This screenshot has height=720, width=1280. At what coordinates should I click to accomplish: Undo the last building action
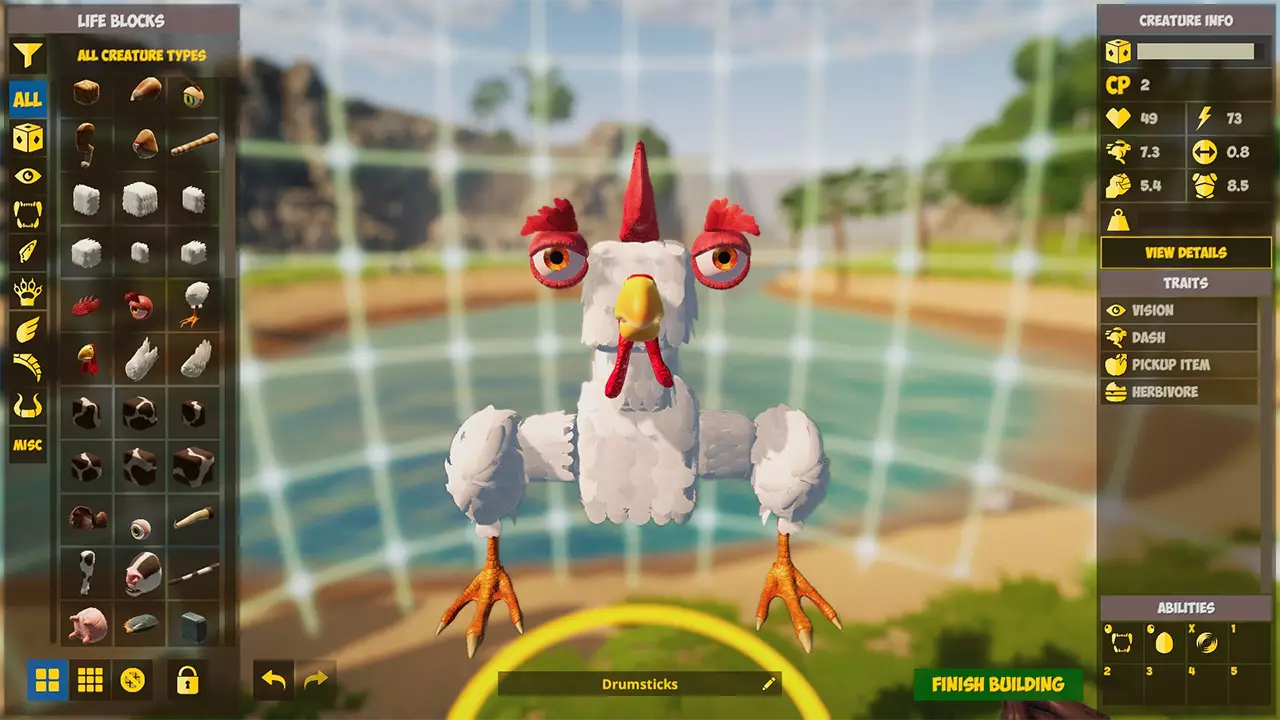[x=273, y=680]
